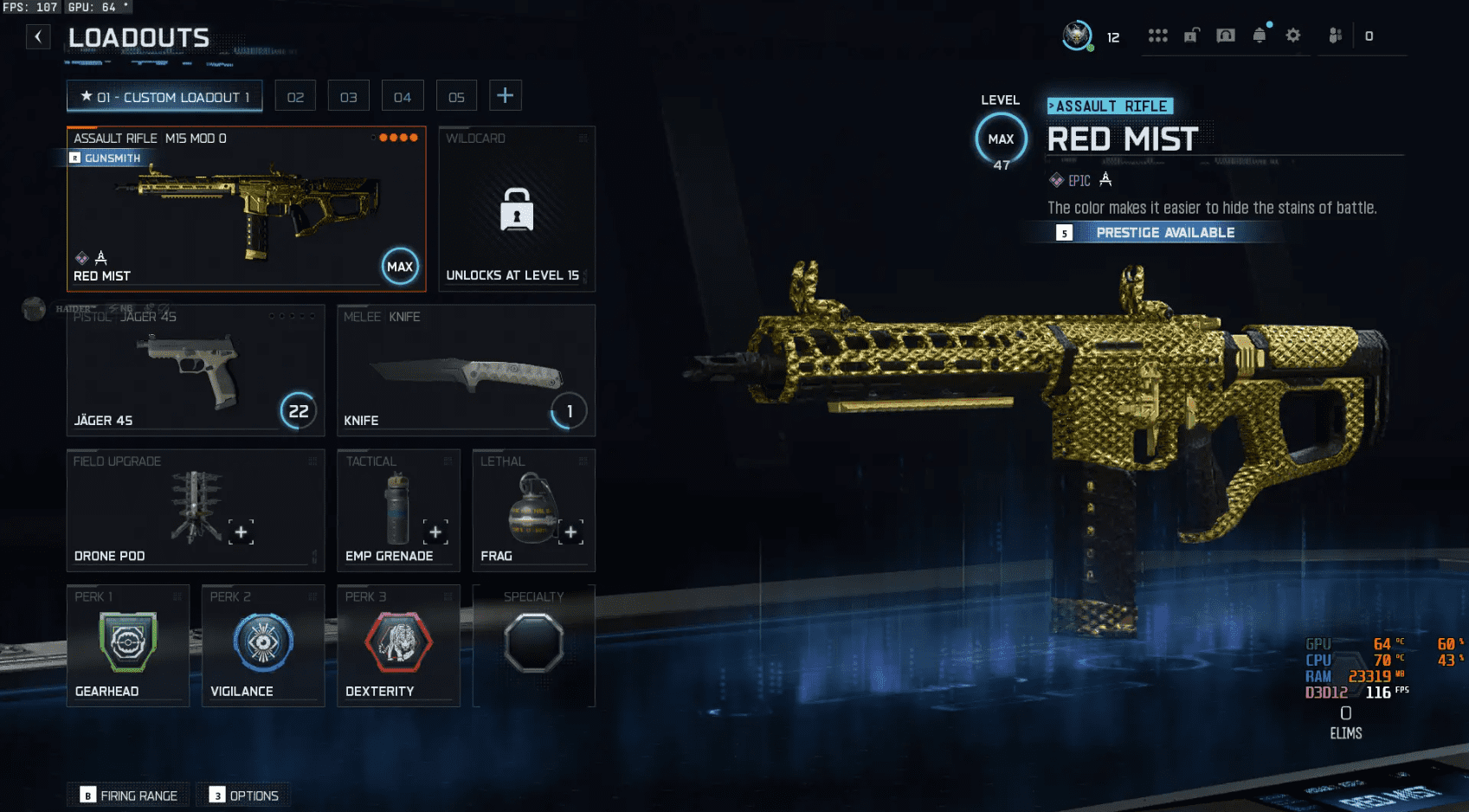Viewport: 1469px width, 812px height.
Task: Open the empty Specialty slot
Action: point(533,646)
